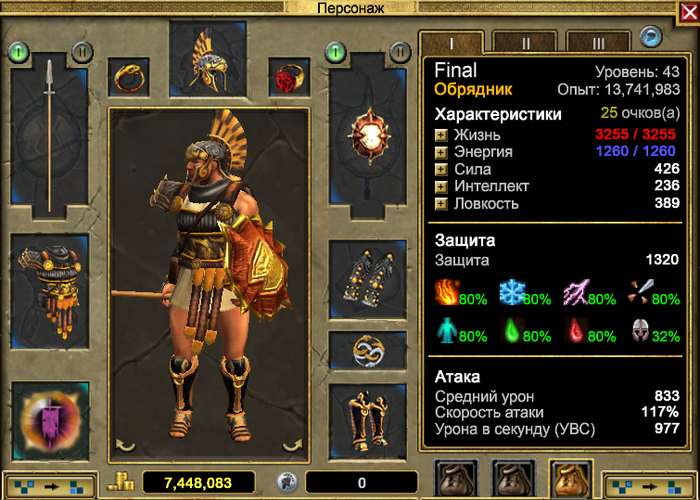This screenshot has height=500, width=700.
Task: Raise the Сила attribute
Action: pyautogui.click(x=441, y=169)
